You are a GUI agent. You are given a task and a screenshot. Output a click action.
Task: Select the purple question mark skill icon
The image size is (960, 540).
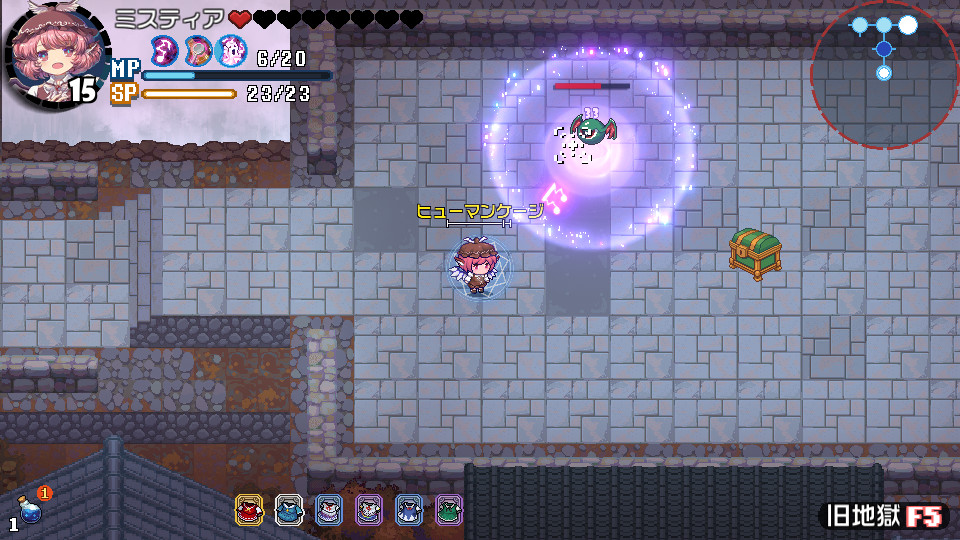[165, 50]
